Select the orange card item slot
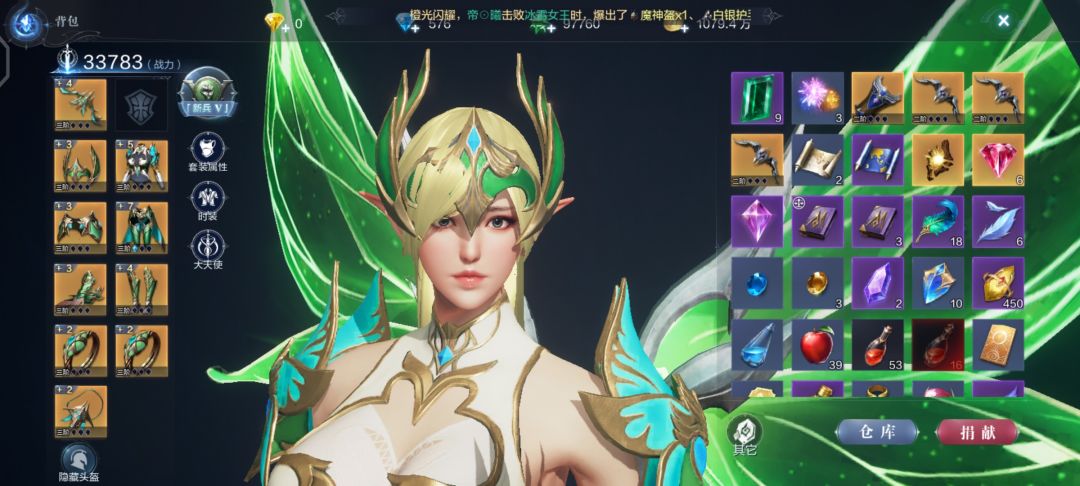Viewport: 1080px width, 486px height. [998, 345]
